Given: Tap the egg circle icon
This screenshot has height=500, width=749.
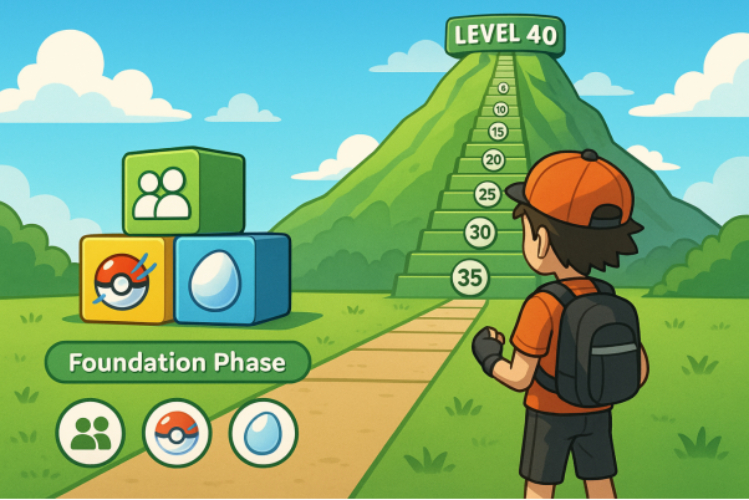Looking at the screenshot, I should (x=263, y=434).
